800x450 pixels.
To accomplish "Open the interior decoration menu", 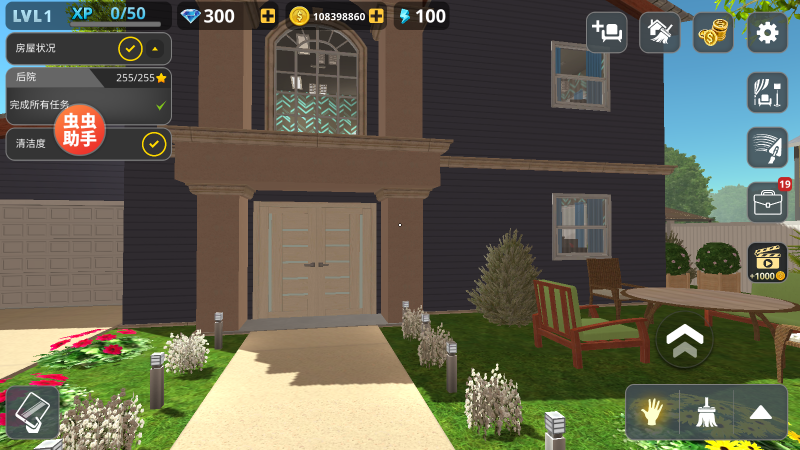I will click(767, 93).
